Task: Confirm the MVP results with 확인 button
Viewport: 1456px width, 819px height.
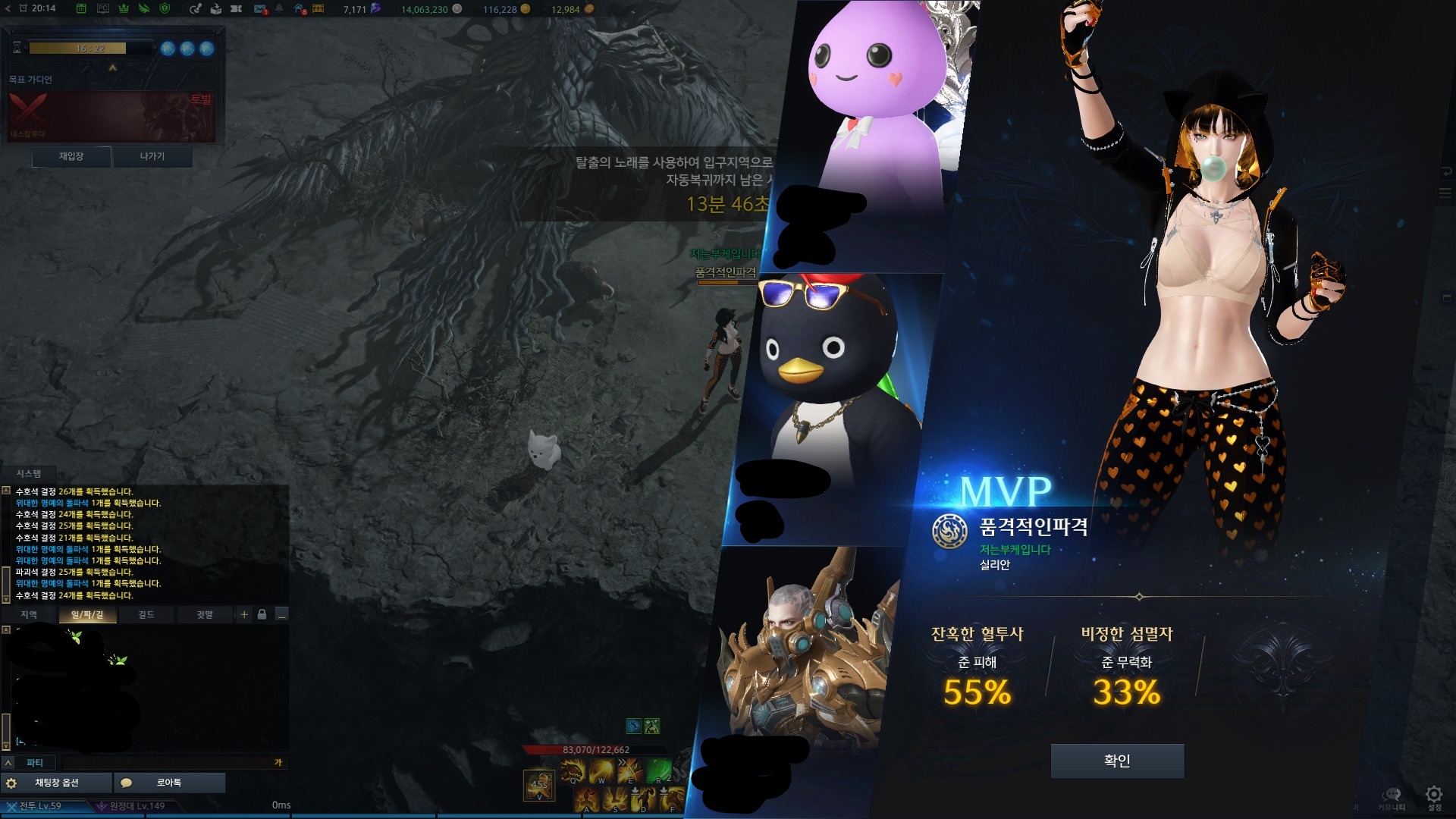Action: [x=1117, y=761]
